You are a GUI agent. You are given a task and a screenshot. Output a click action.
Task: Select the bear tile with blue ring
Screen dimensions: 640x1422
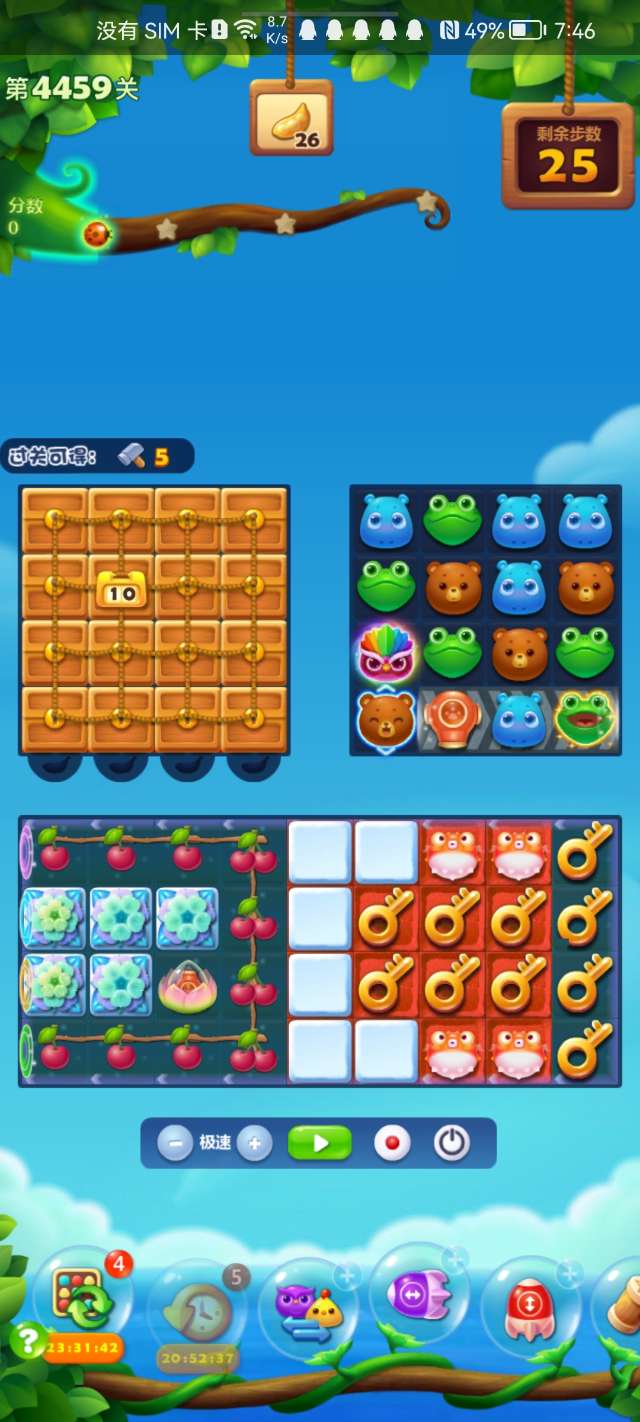[386, 719]
